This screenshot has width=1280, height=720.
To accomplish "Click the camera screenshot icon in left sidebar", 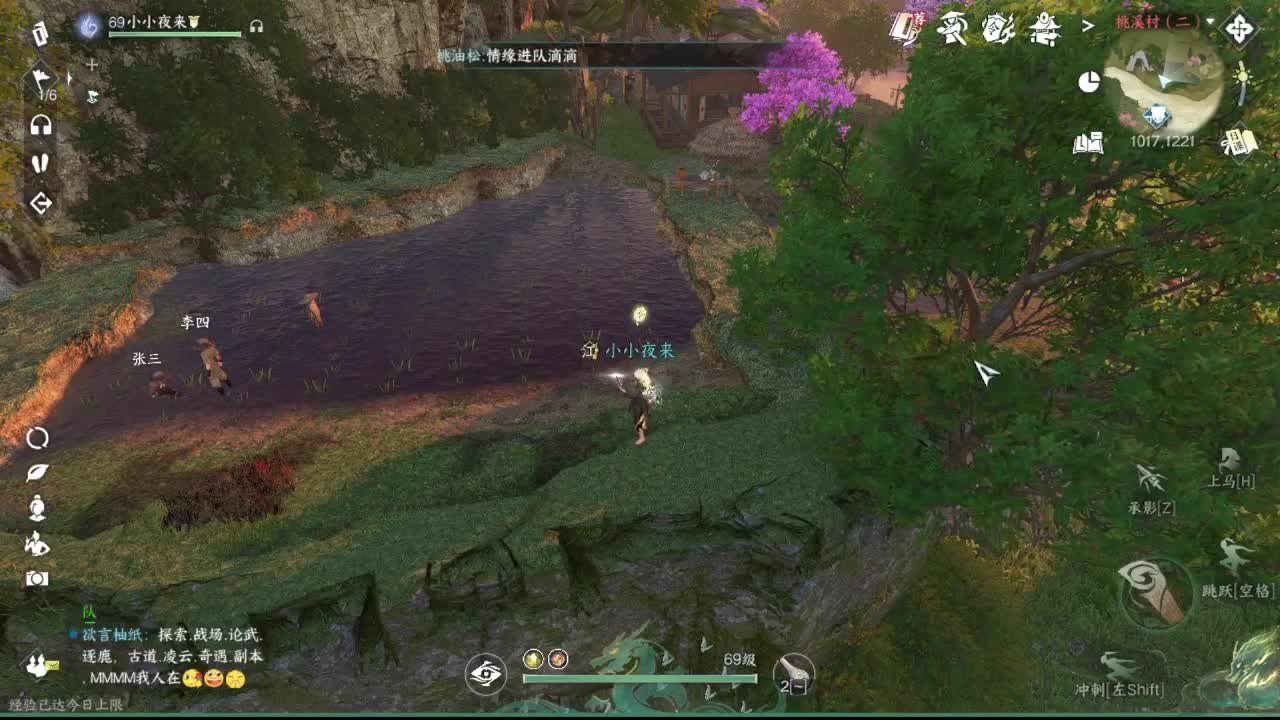I will (x=38, y=577).
